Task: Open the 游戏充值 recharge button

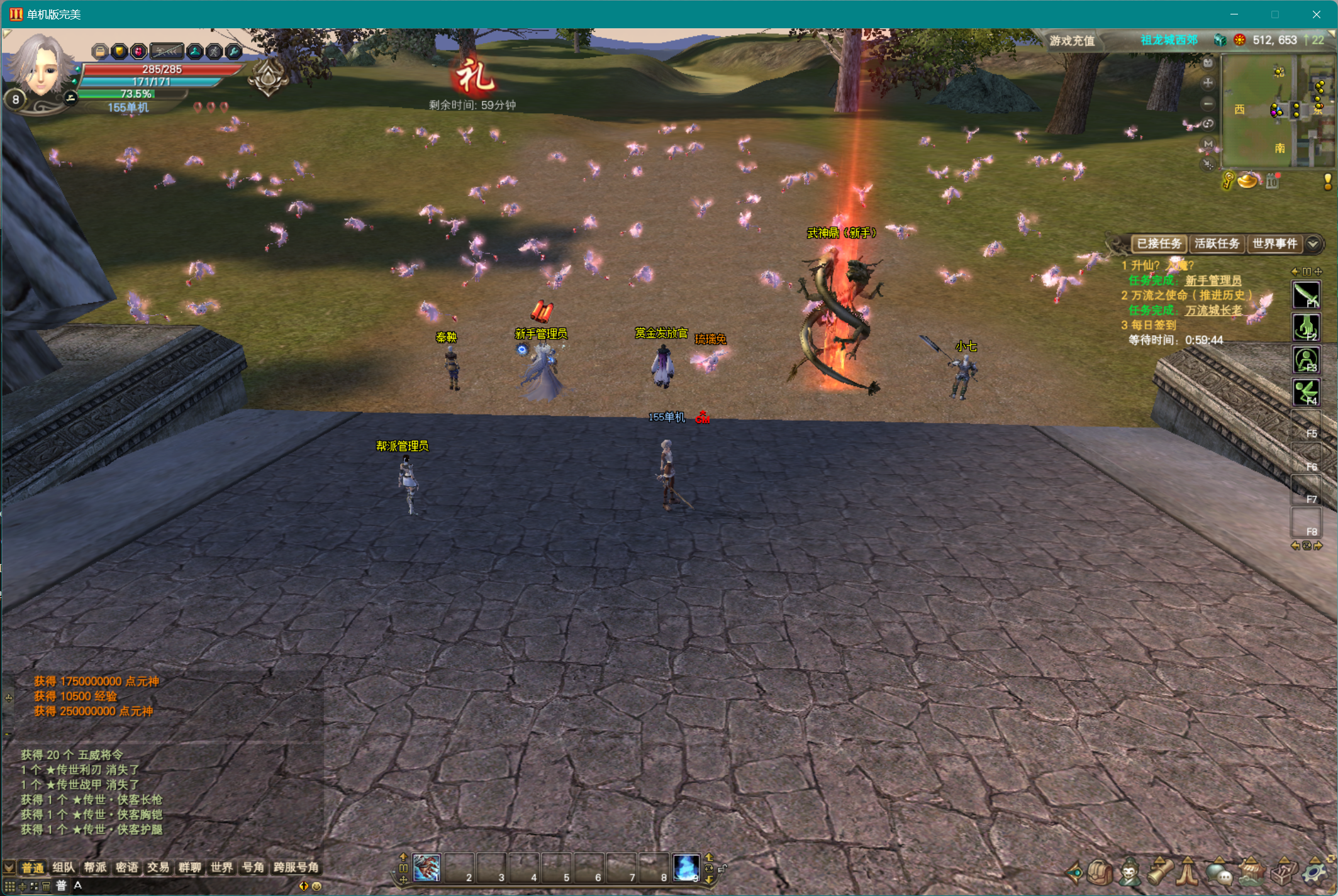Action: 1072,41
